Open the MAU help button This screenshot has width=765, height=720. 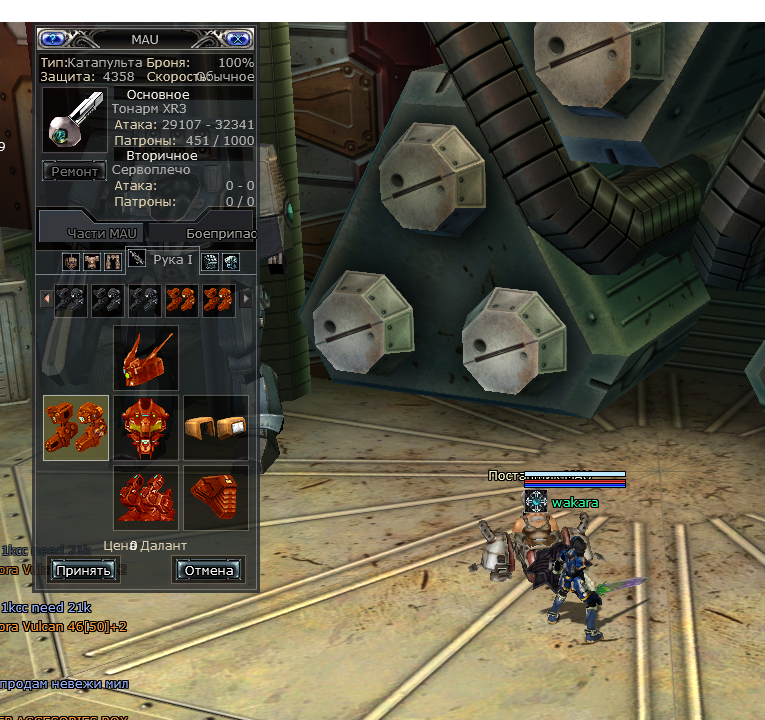pos(53,39)
